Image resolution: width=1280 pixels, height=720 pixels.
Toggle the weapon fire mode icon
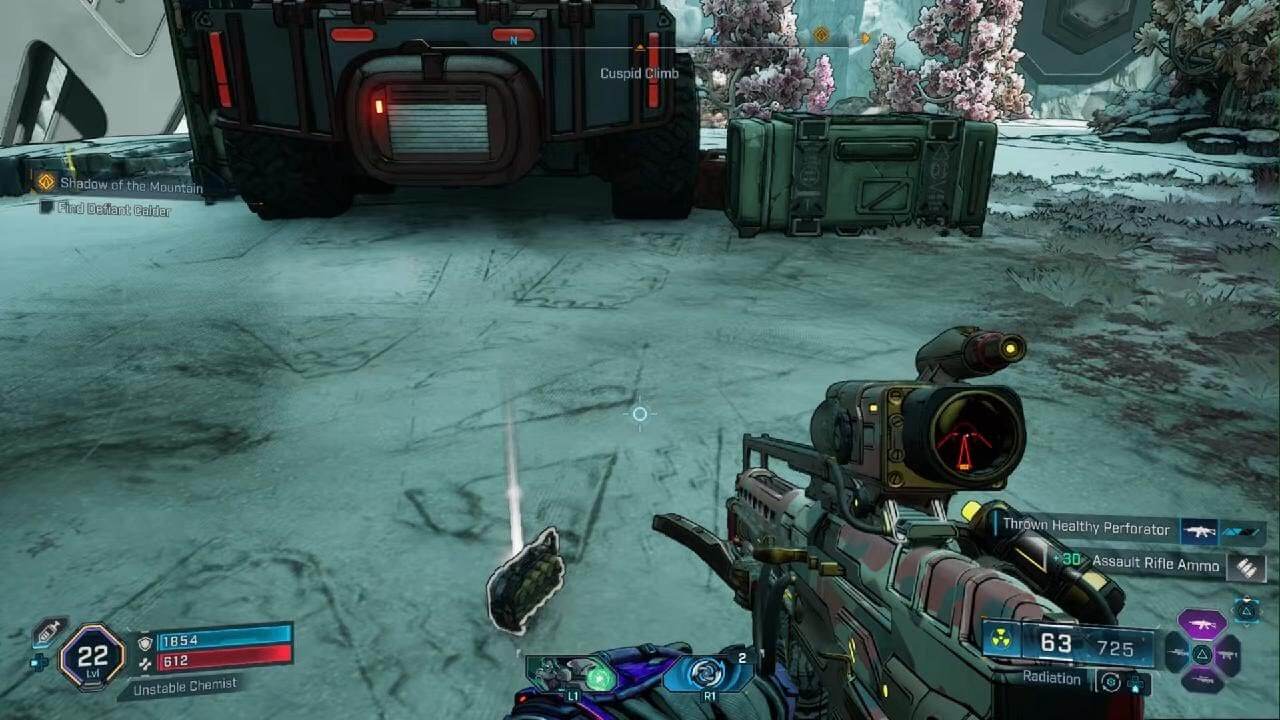point(1109,681)
